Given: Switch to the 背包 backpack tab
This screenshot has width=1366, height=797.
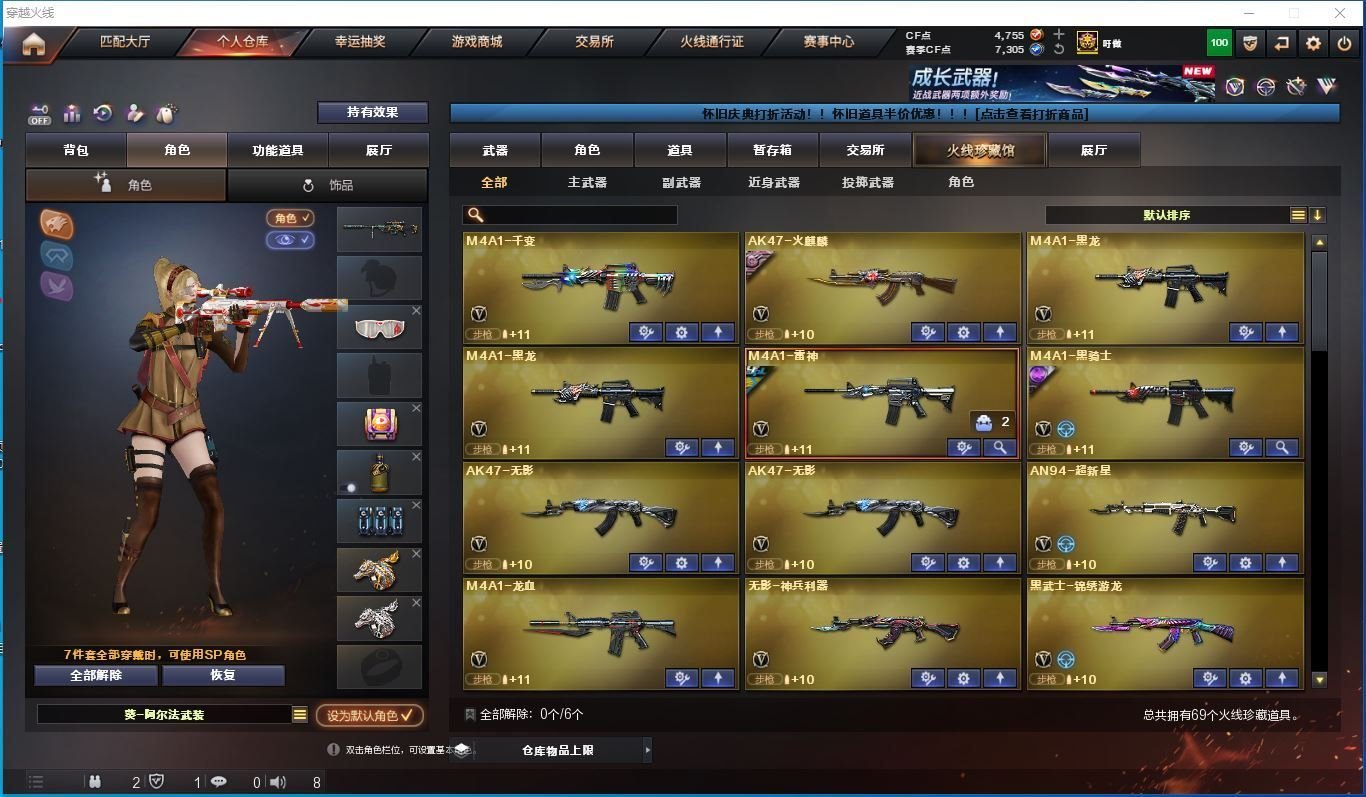Looking at the screenshot, I should coord(76,150).
